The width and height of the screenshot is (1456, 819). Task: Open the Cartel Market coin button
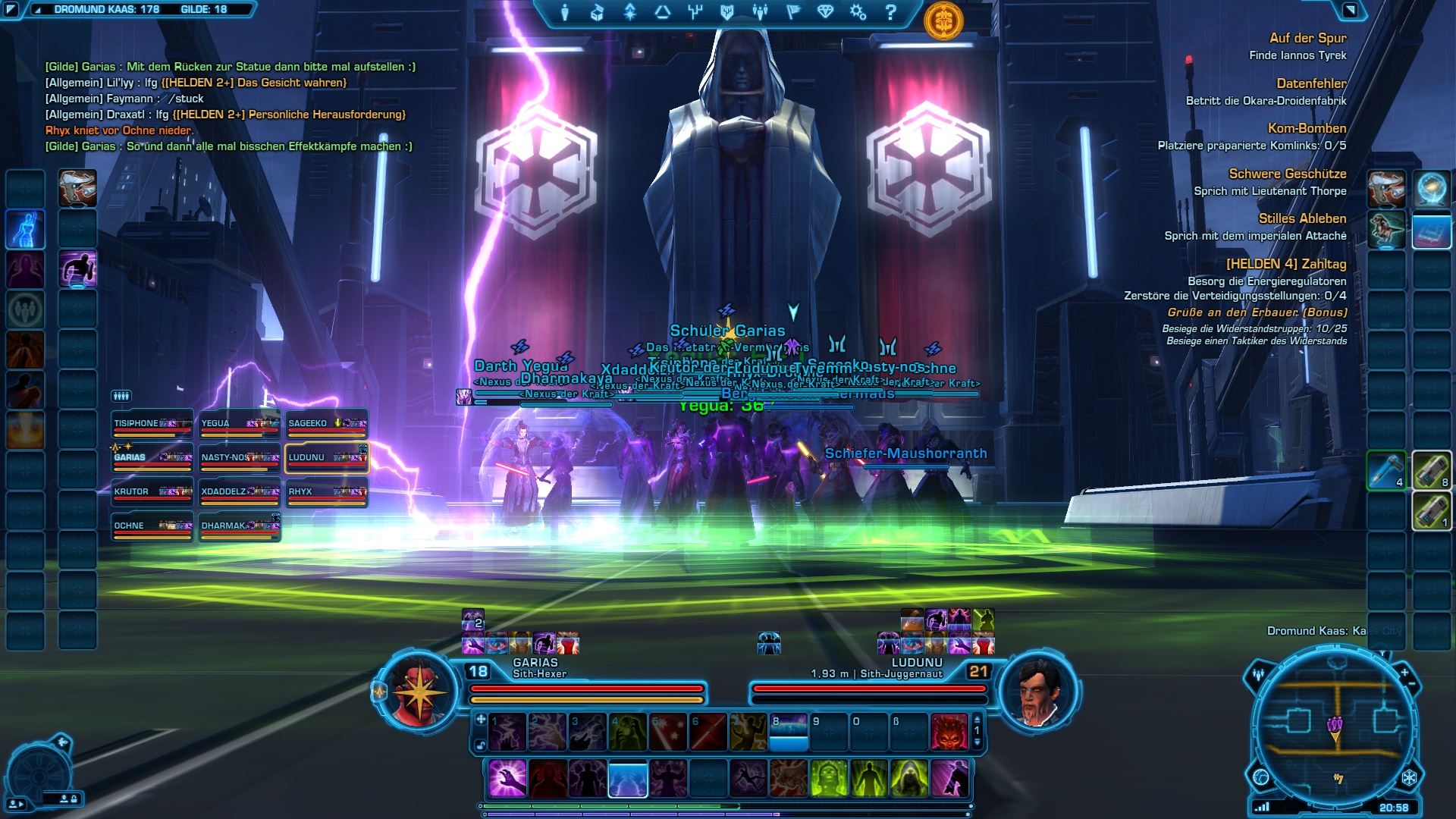(x=943, y=21)
